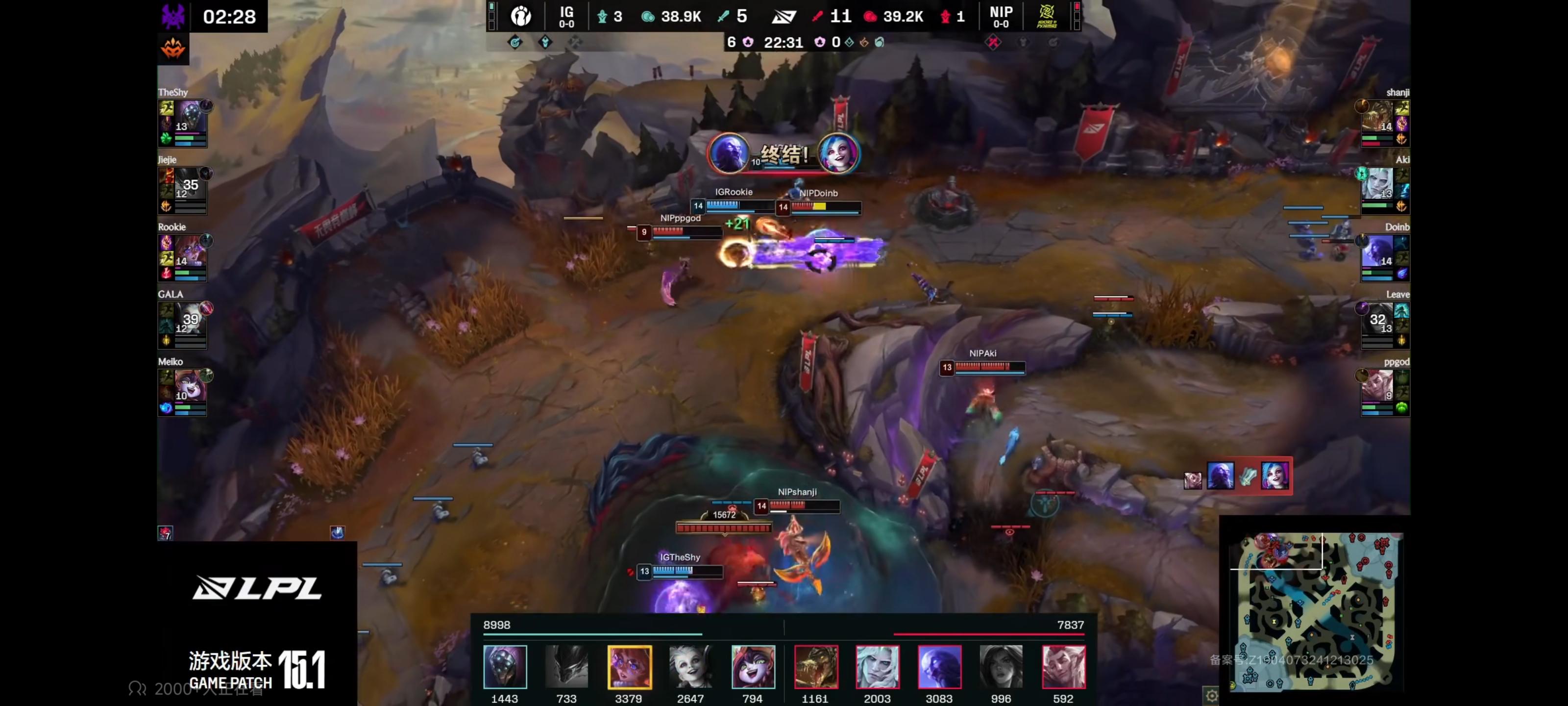Viewport: 1568px width, 706px height.
Task: Open the gear settings icon beside minimap
Action: (1211, 695)
